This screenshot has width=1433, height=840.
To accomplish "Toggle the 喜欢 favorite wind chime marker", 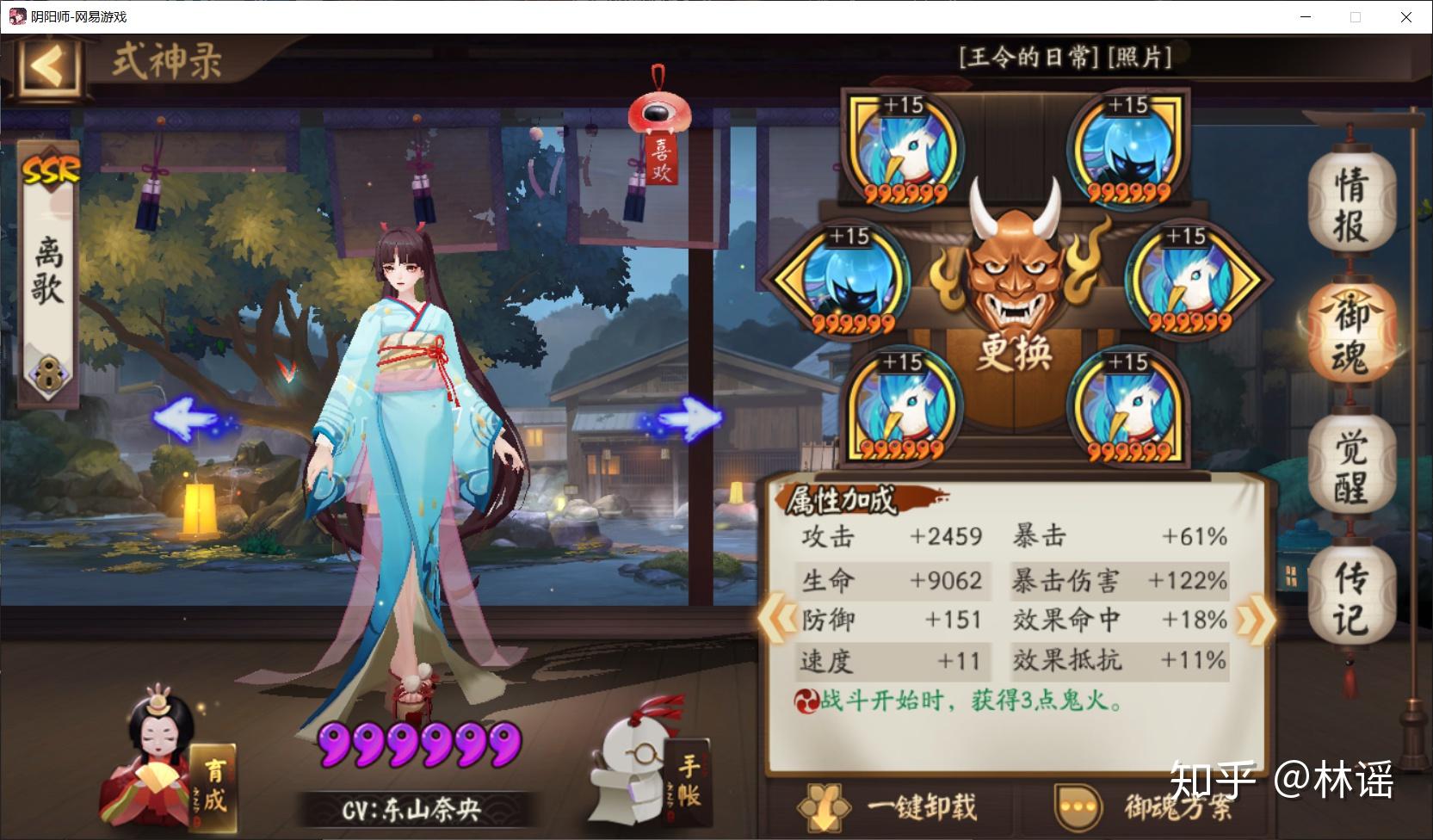I will point(658,126).
